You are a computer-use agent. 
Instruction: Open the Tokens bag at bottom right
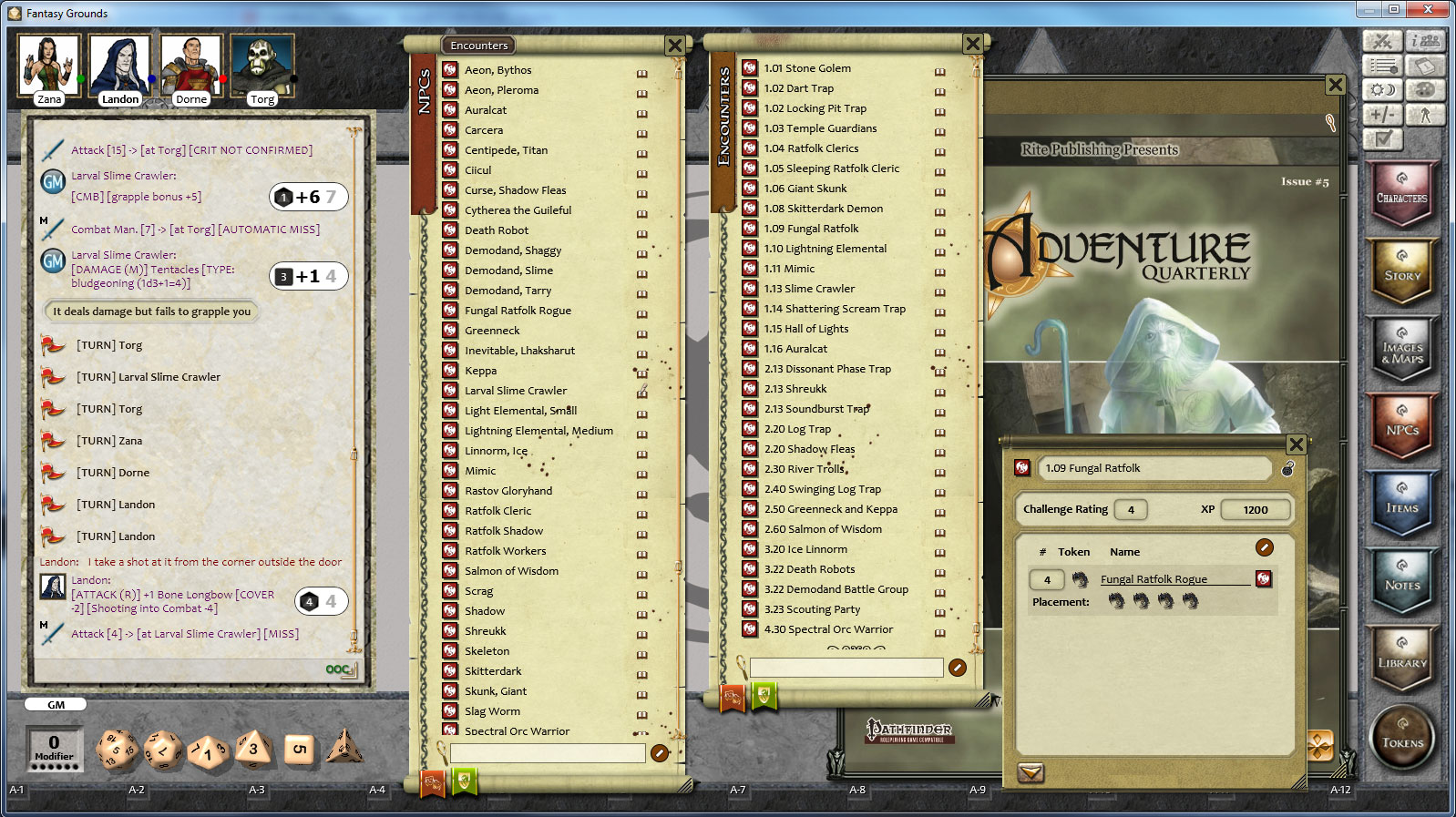tap(1401, 739)
